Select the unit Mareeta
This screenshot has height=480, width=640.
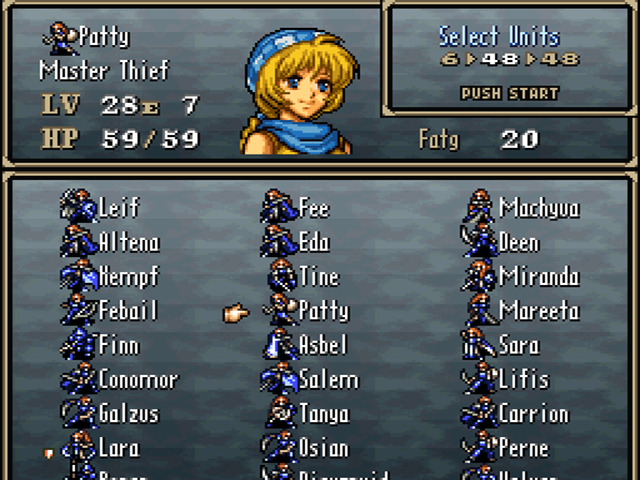(x=538, y=311)
